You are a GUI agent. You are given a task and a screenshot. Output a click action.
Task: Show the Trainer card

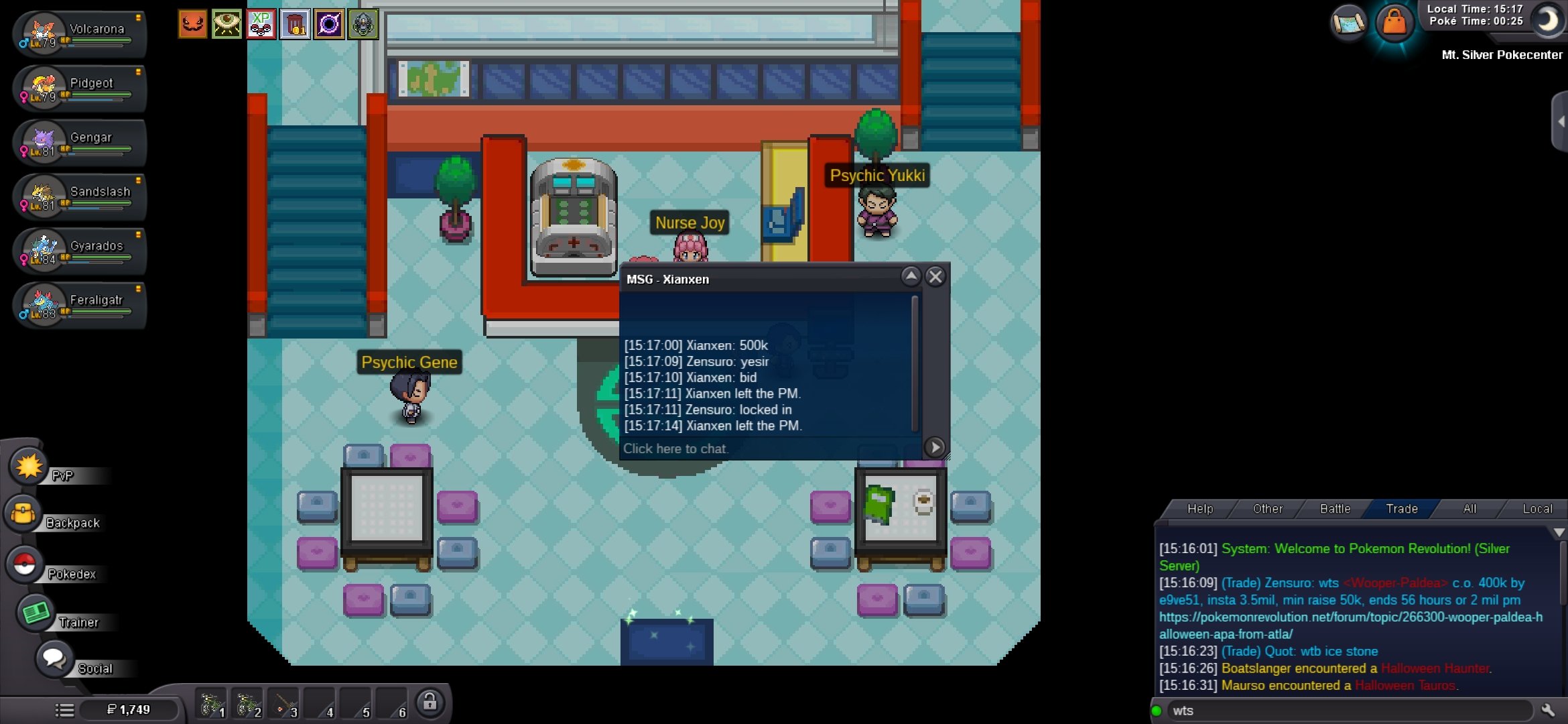[36, 613]
